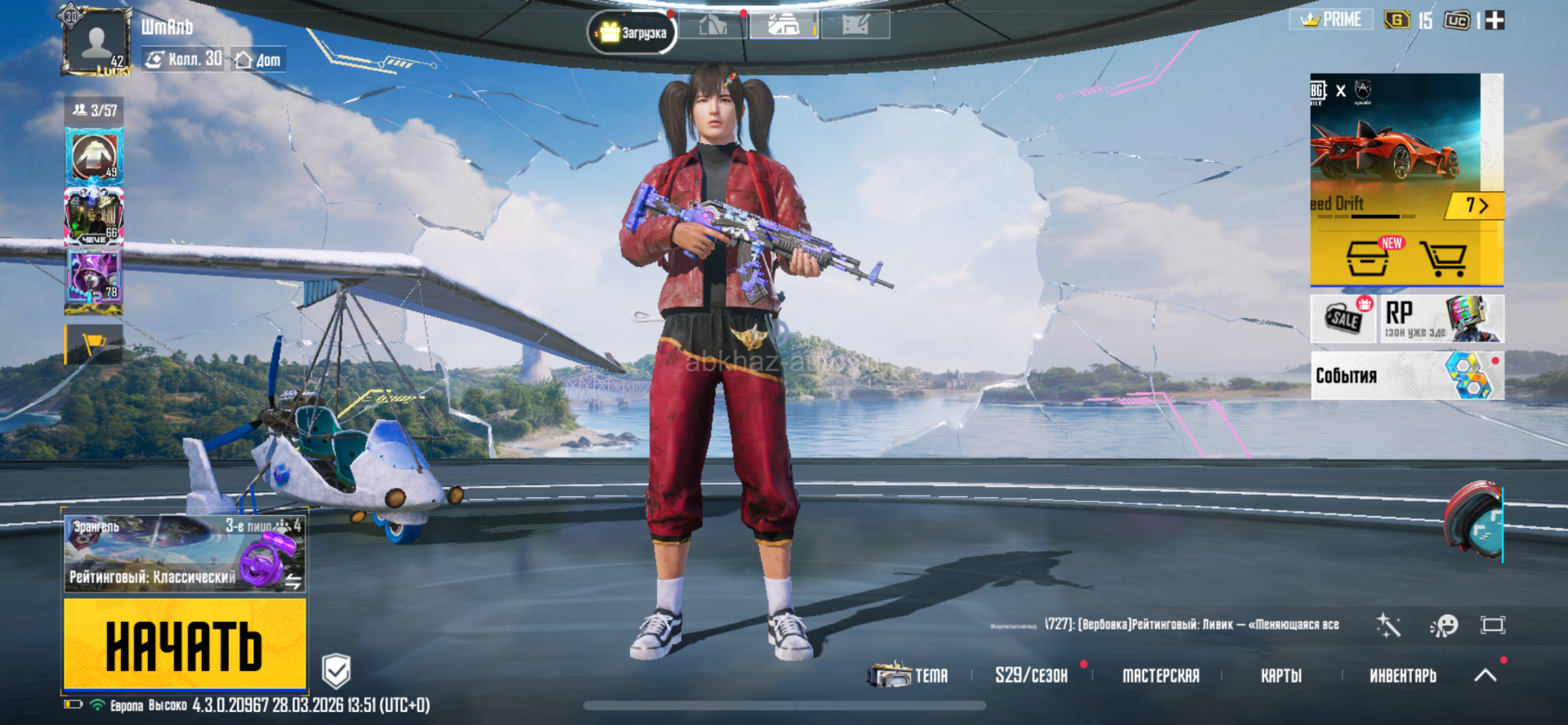Open the ТЕМА theme menu
Screen dimensions: 1568x725
pos(909,675)
